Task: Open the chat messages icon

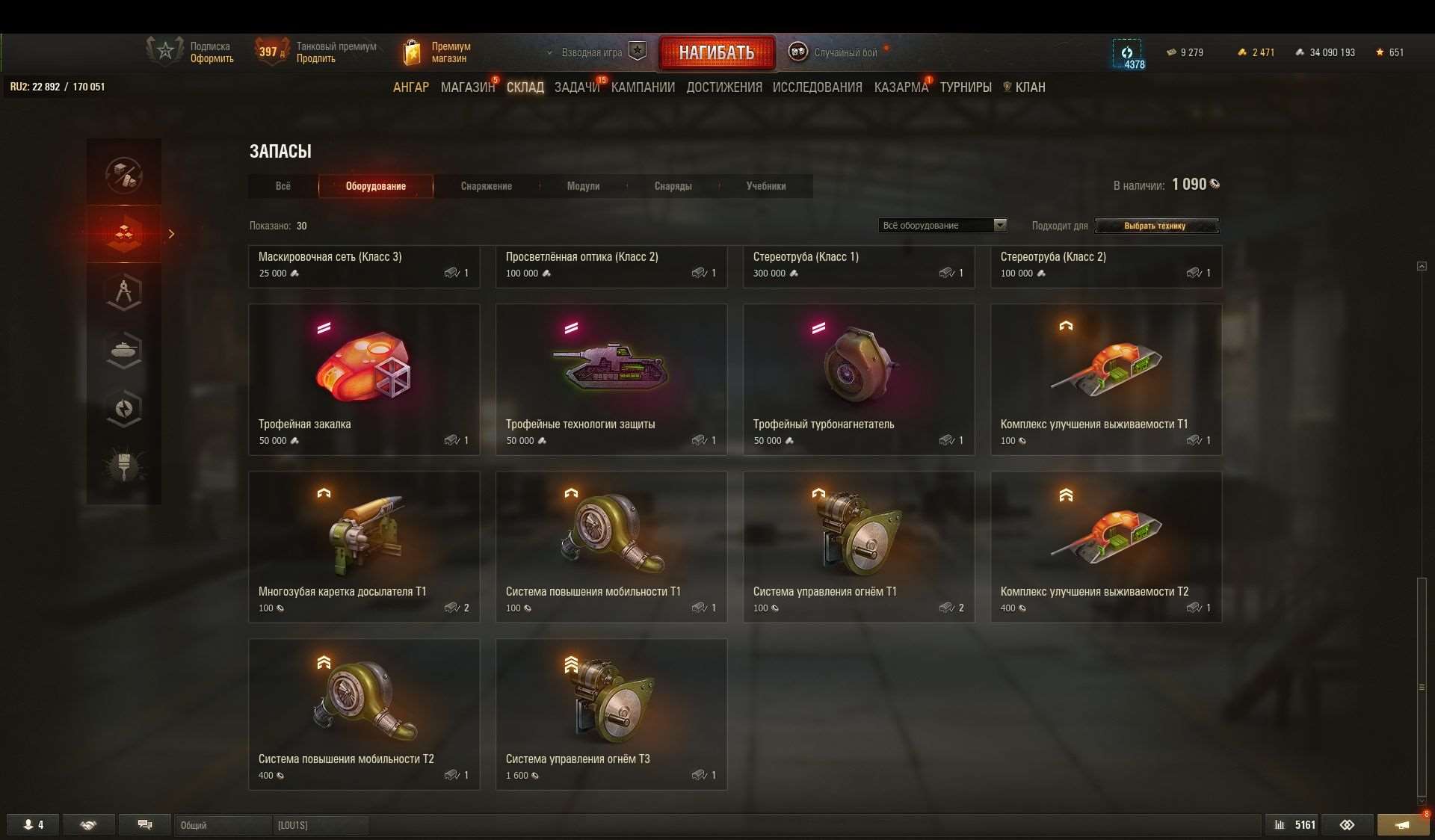Action: (x=145, y=825)
